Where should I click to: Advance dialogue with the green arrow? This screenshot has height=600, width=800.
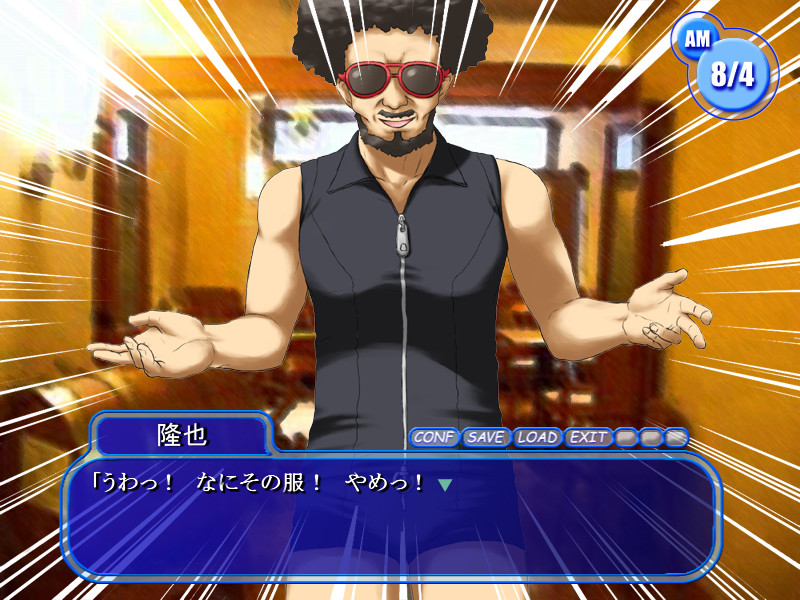pos(445,485)
